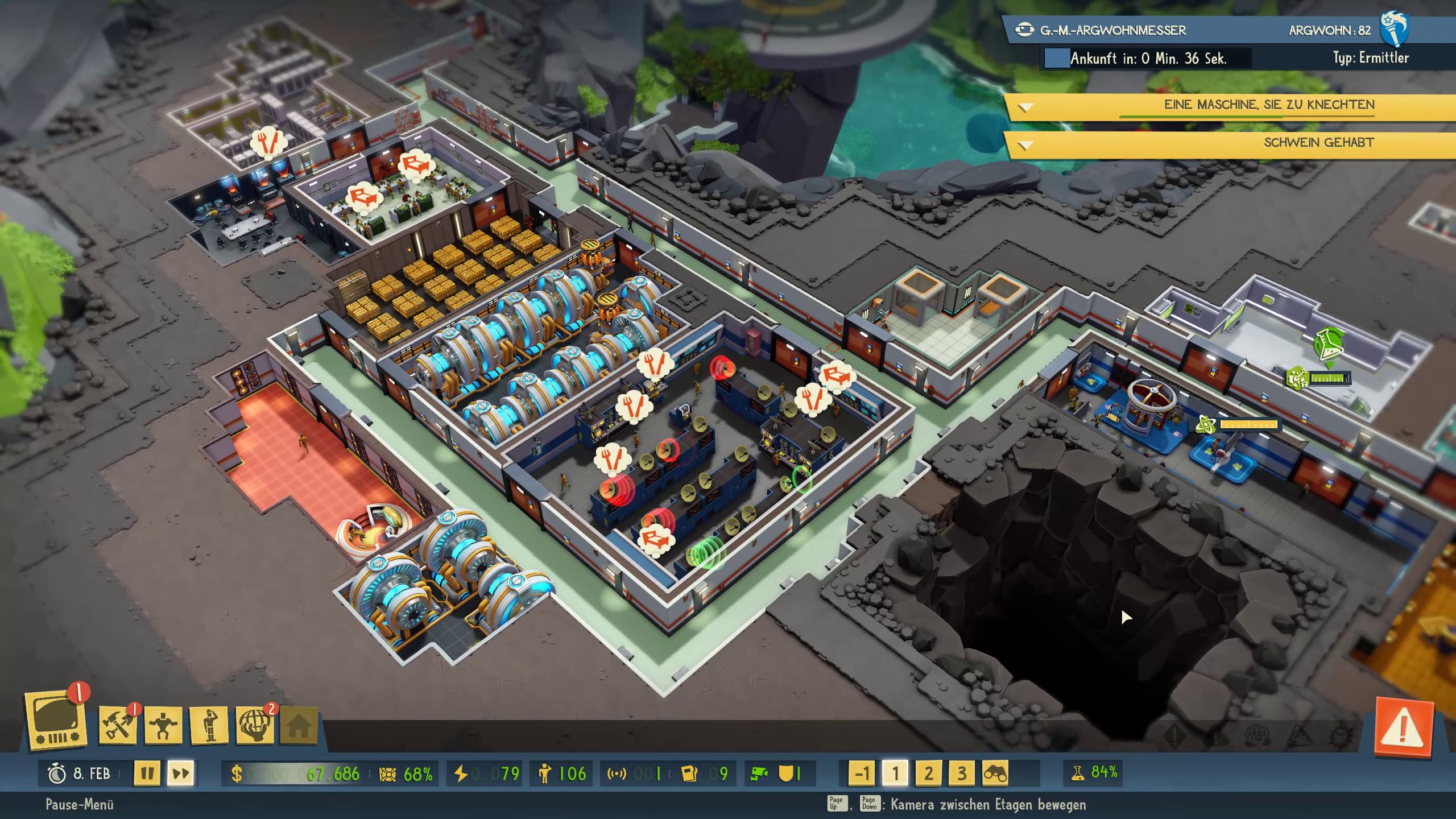Open the saluting henchman menu

(x=209, y=725)
